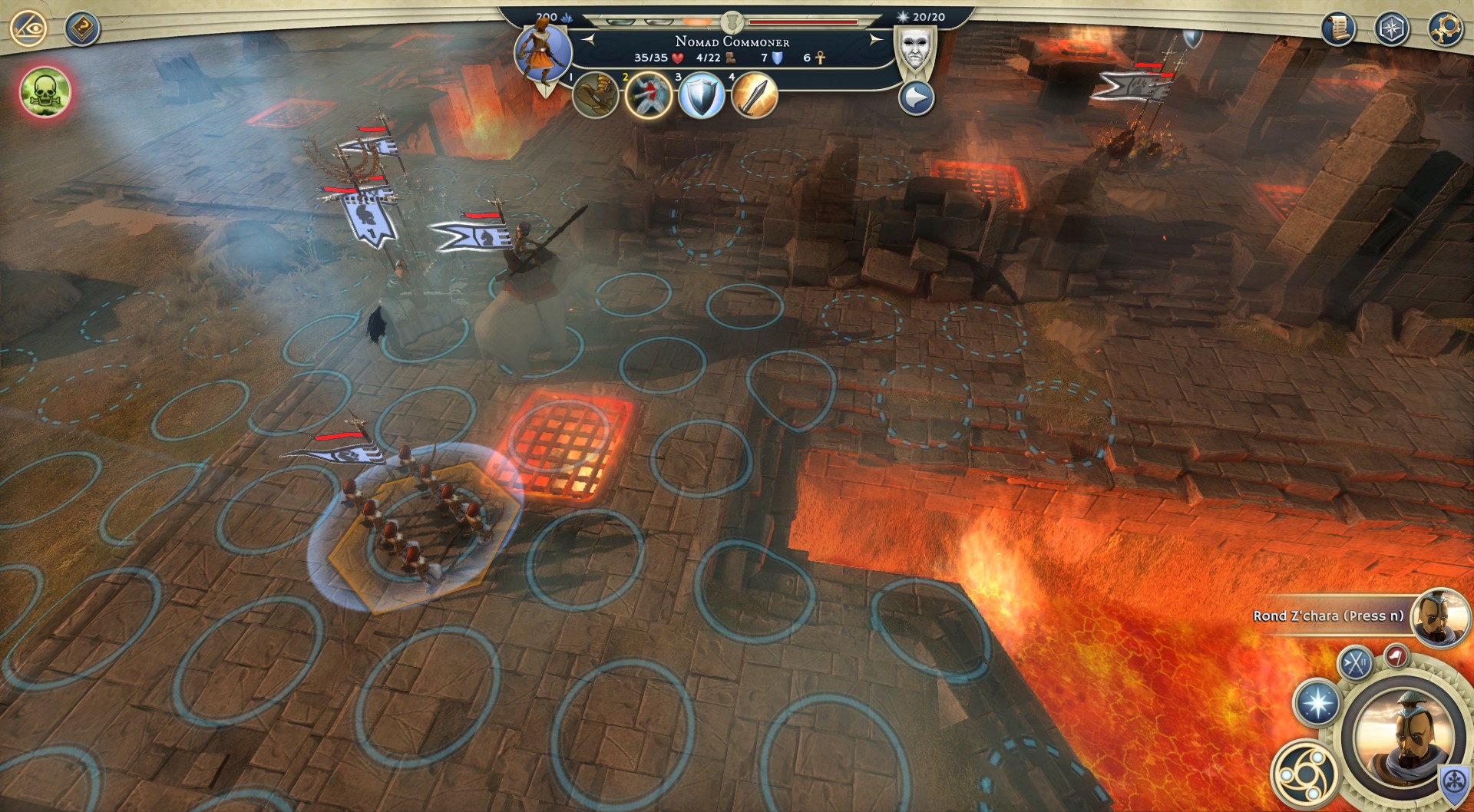Screen dimensions: 1474x812
Task: Open the white star spellbook button
Action: tap(1317, 703)
